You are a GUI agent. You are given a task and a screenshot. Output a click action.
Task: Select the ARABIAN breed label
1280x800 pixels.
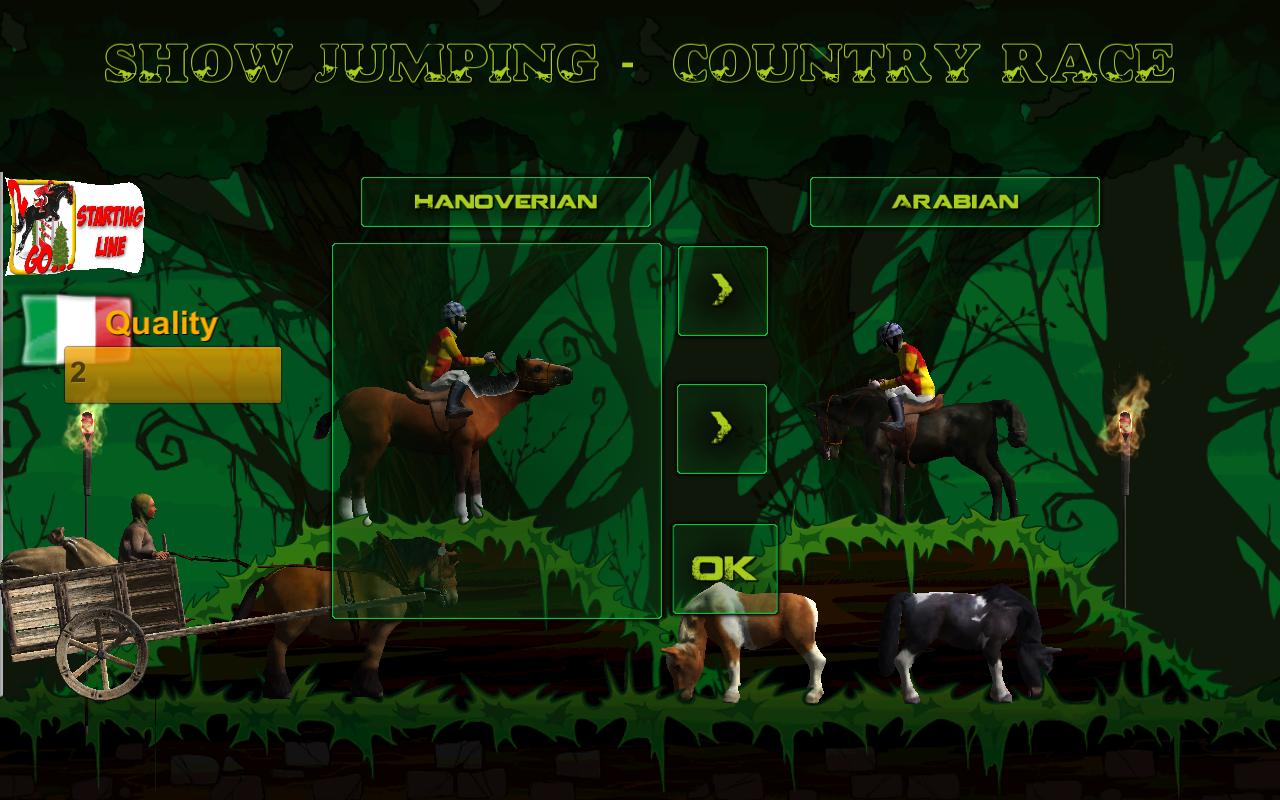[954, 201]
